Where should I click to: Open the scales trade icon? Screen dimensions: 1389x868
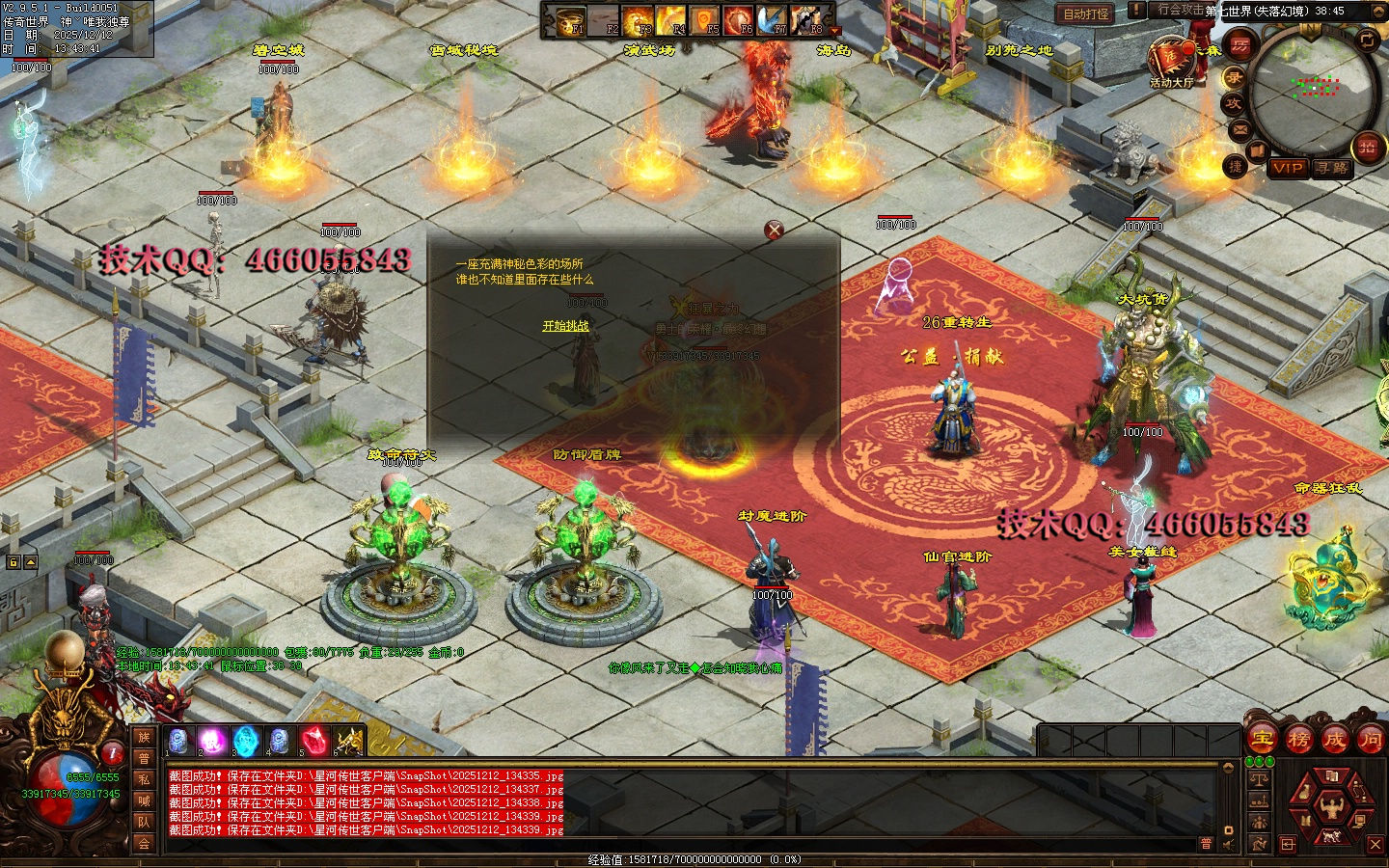coord(1259,778)
